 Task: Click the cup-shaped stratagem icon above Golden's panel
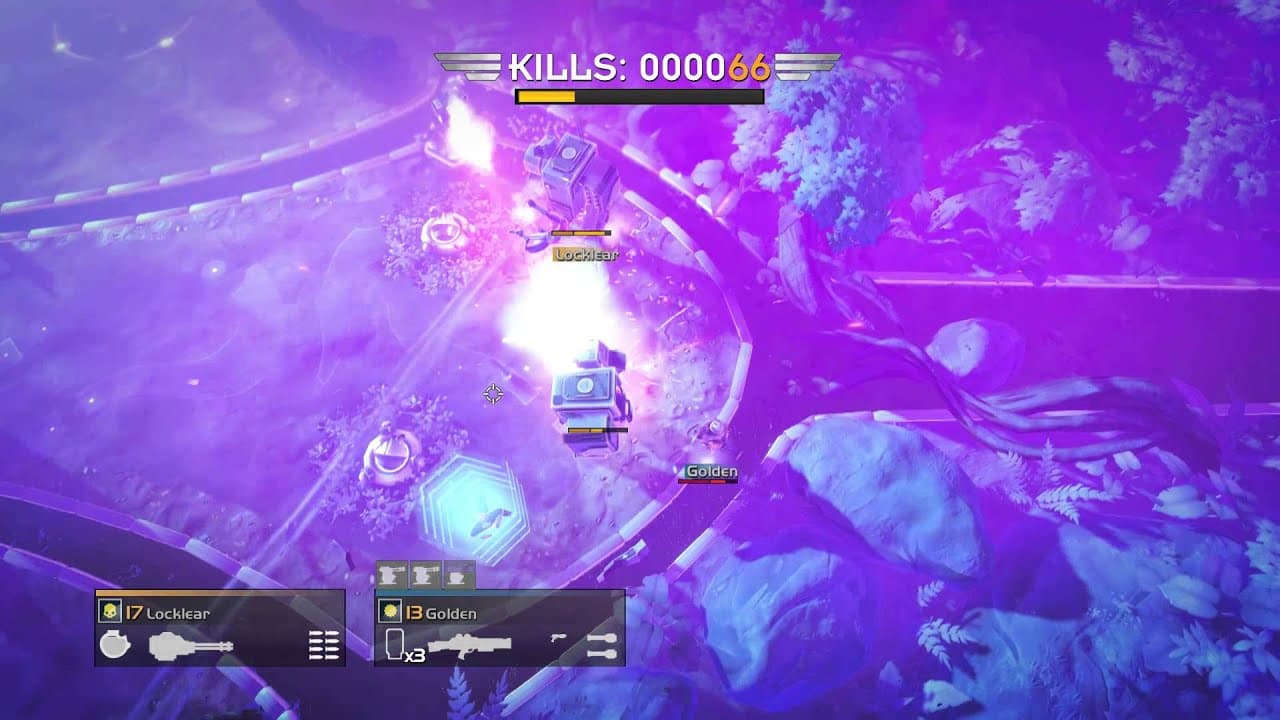pos(457,577)
